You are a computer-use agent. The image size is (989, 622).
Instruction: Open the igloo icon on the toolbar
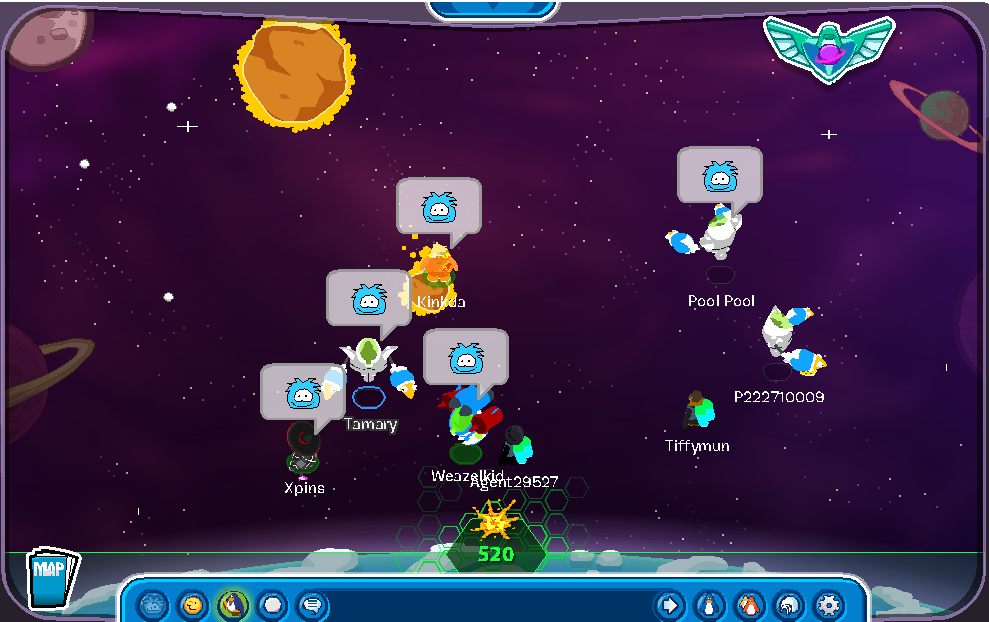click(x=789, y=605)
